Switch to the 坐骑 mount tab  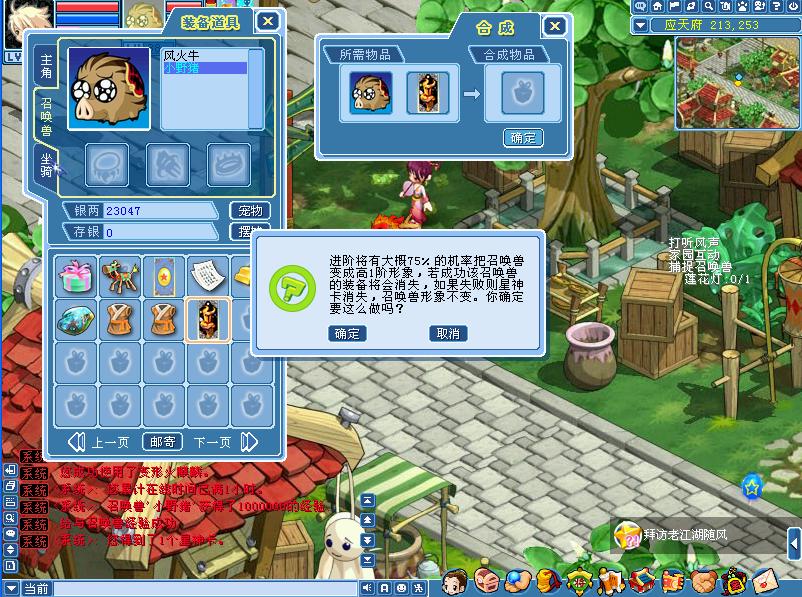pyautogui.click(x=46, y=163)
